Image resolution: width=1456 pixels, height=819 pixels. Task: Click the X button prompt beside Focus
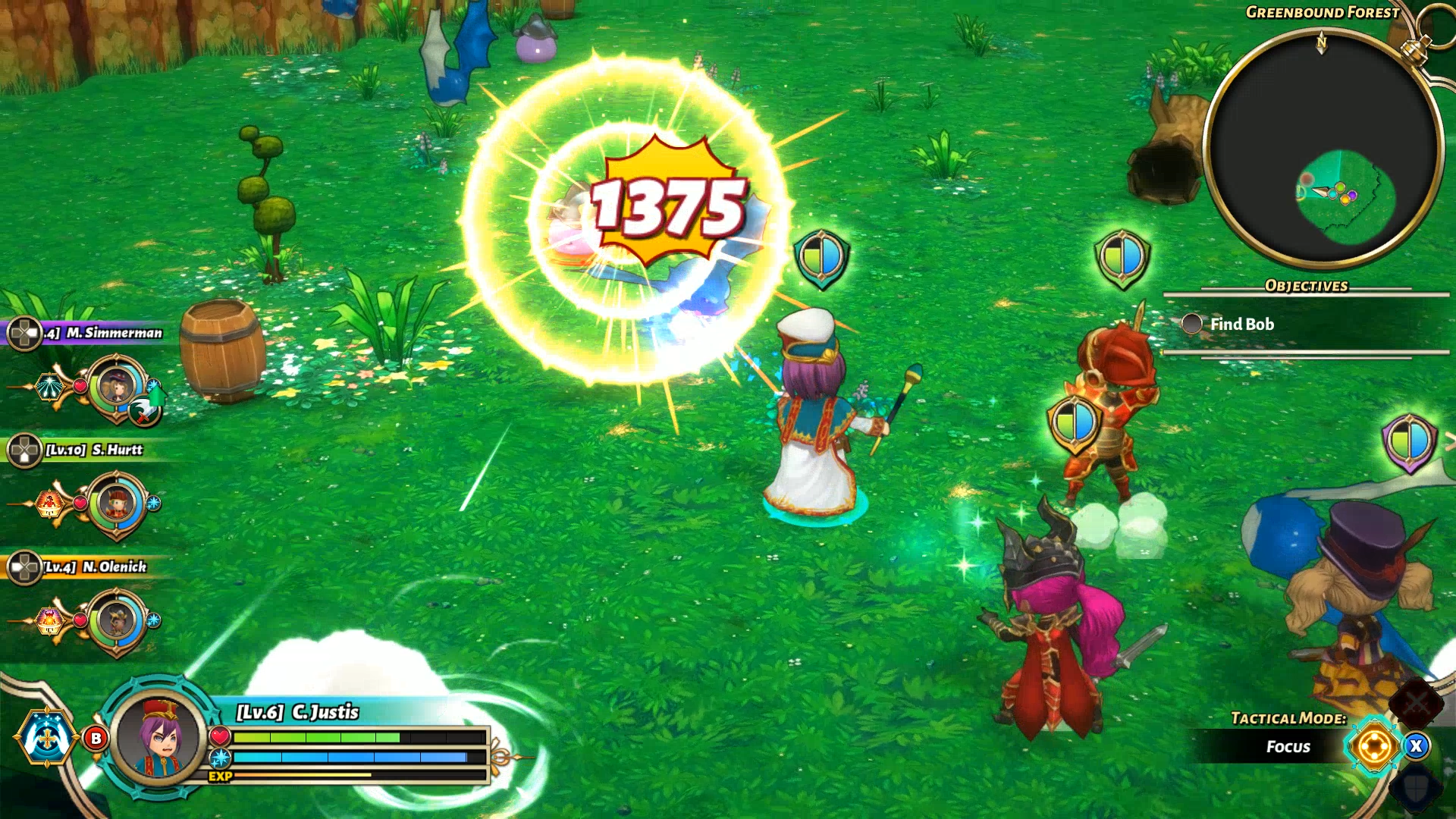coord(1417,746)
